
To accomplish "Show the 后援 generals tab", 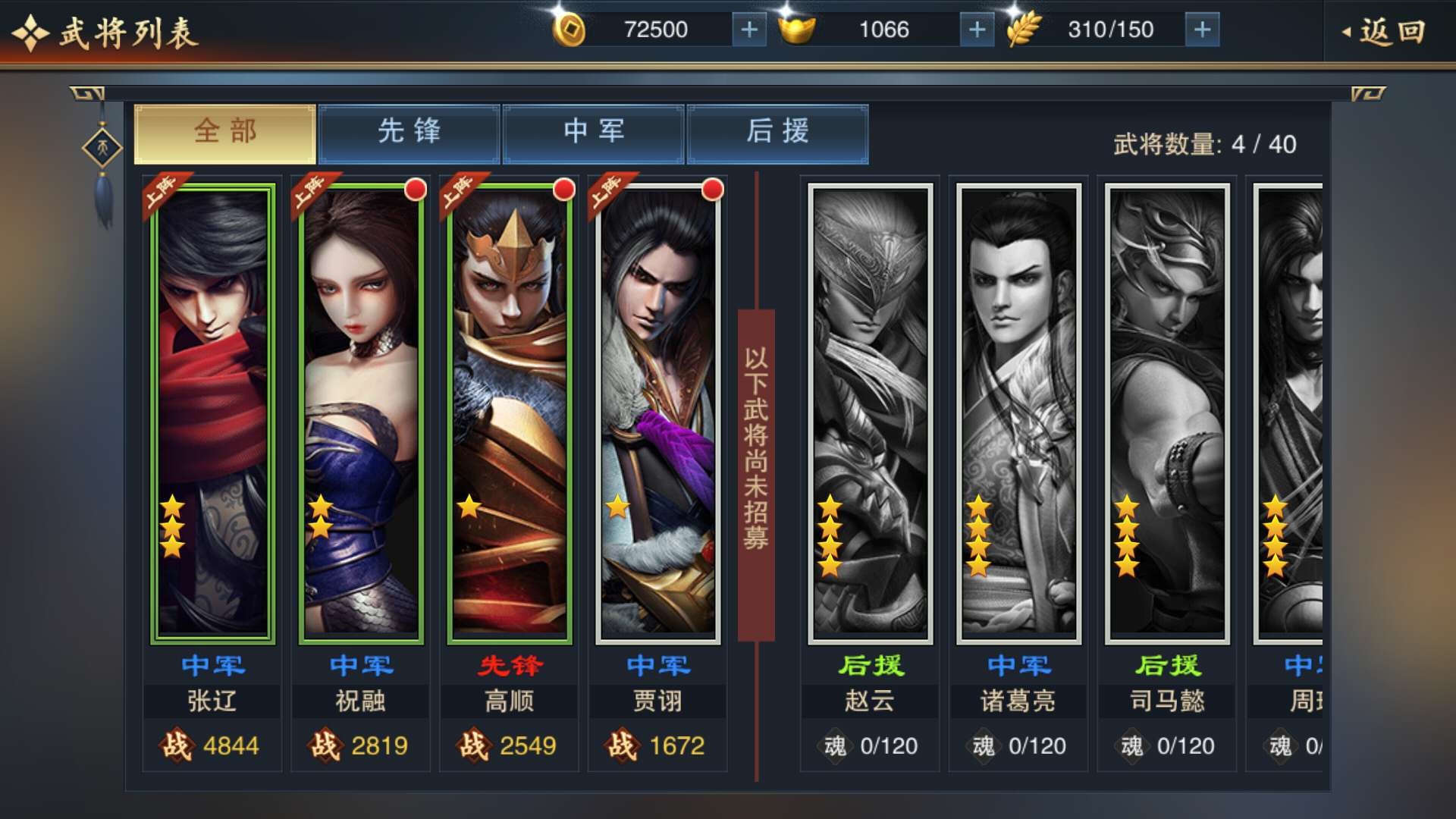I will [x=778, y=133].
